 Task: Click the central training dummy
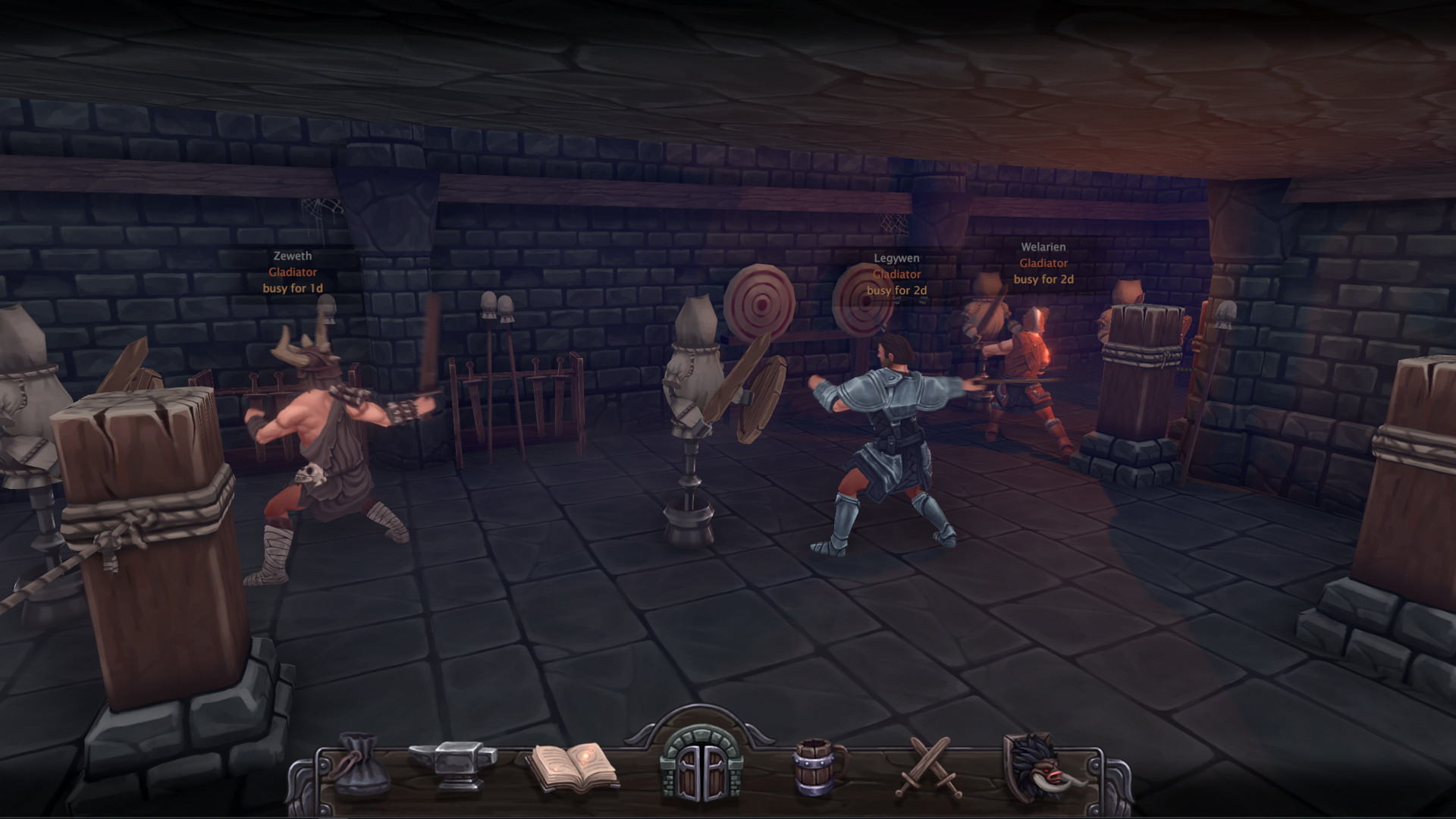pyautogui.click(x=694, y=379)
